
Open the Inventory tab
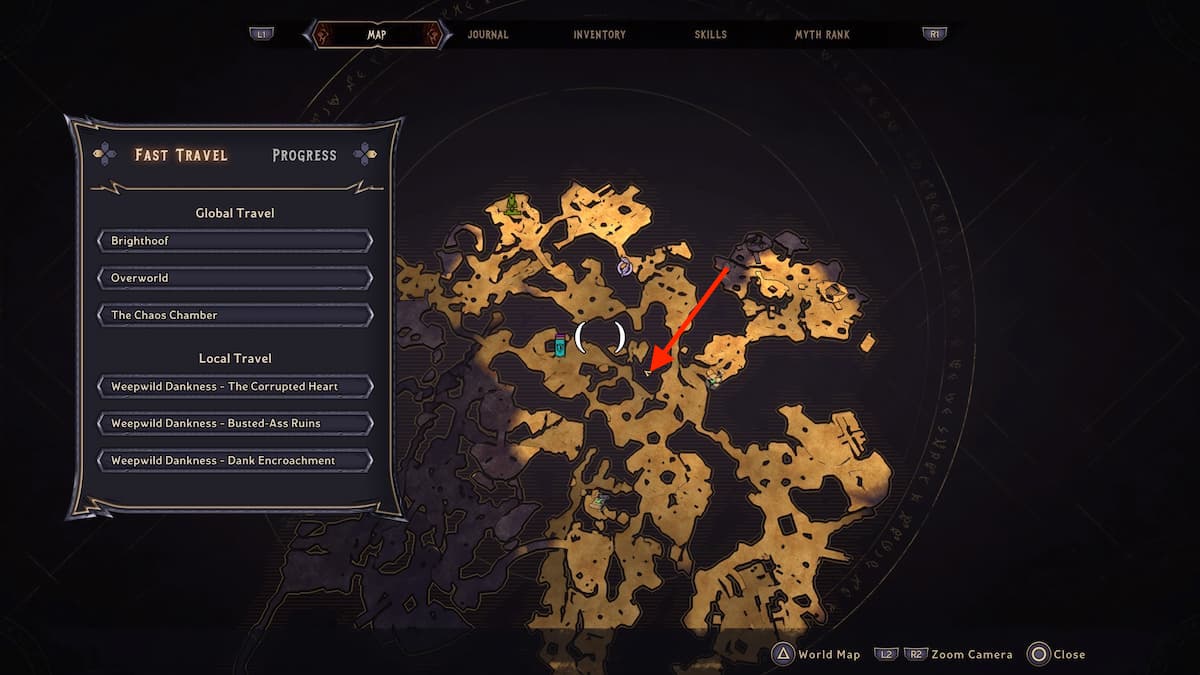coord(599,34)
